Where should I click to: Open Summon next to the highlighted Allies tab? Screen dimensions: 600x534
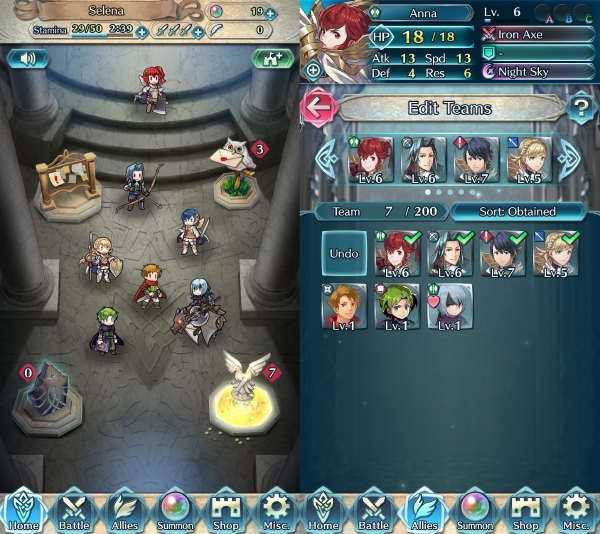tap(476, 509)
